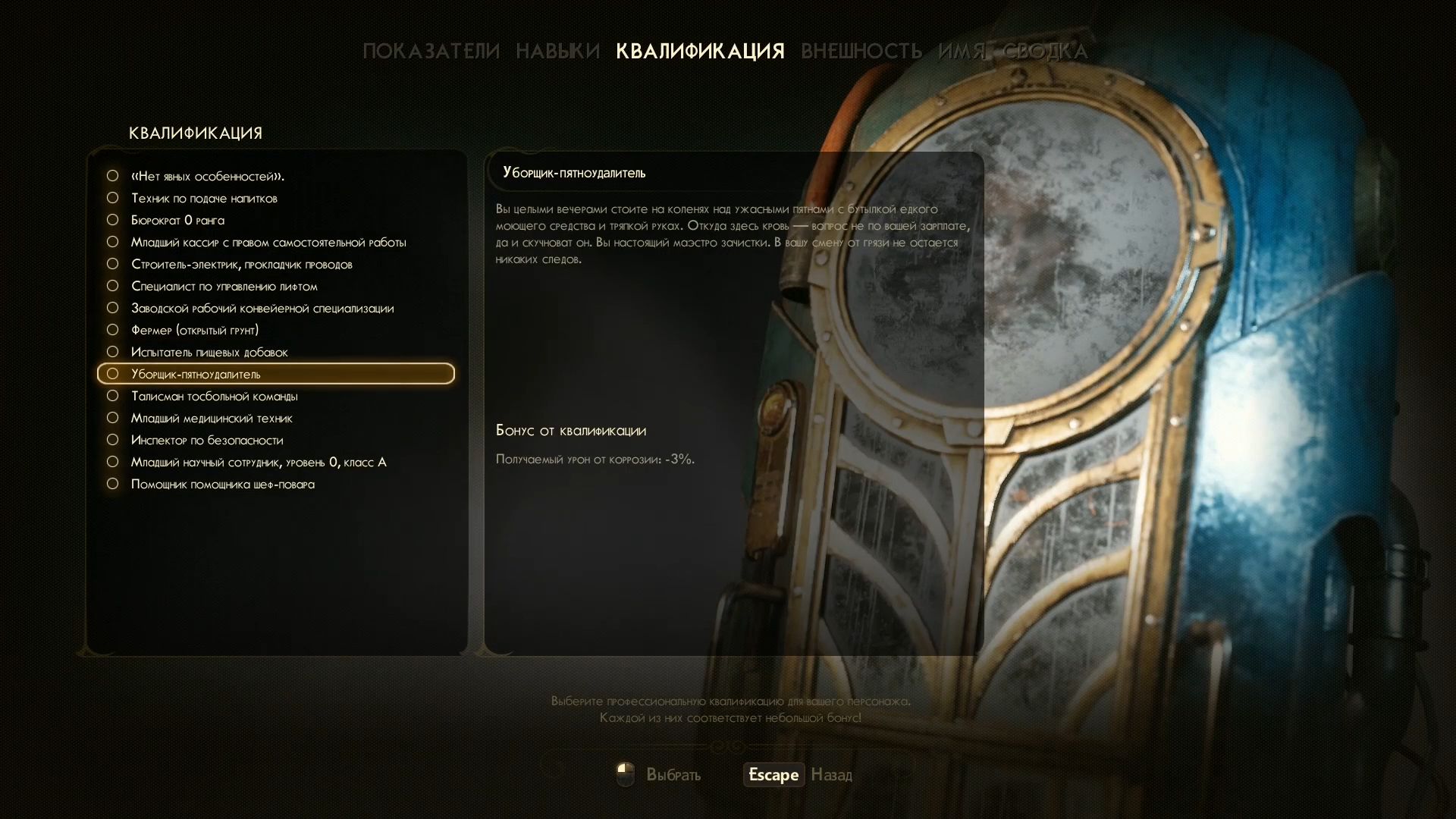This screenshot has height=819, width=1456.
Task: Switch to the ИМЯ tab
Action: 962,52
